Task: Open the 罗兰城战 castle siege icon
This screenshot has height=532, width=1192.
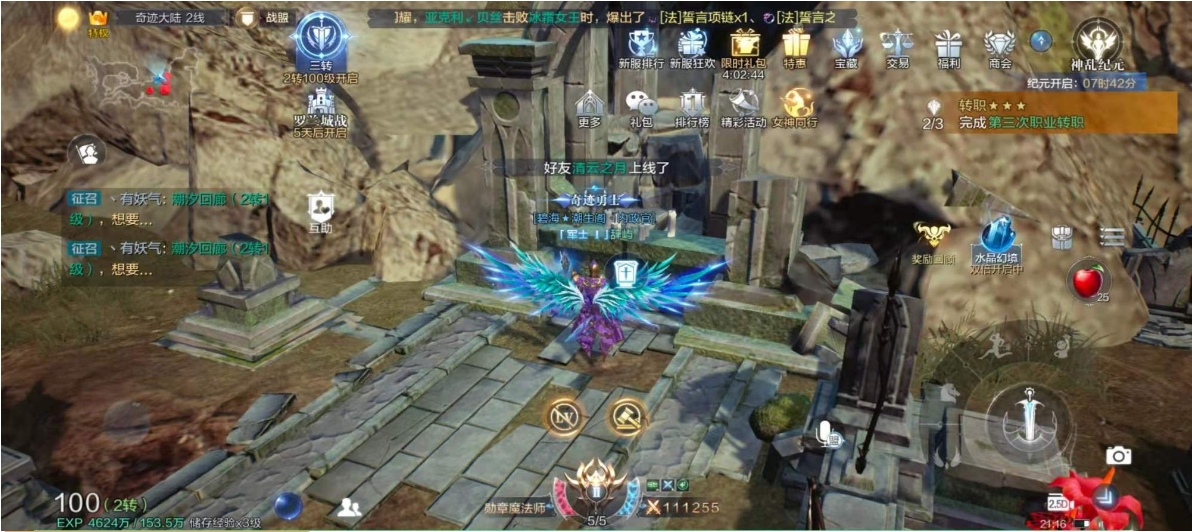Action: coord(320,110)
